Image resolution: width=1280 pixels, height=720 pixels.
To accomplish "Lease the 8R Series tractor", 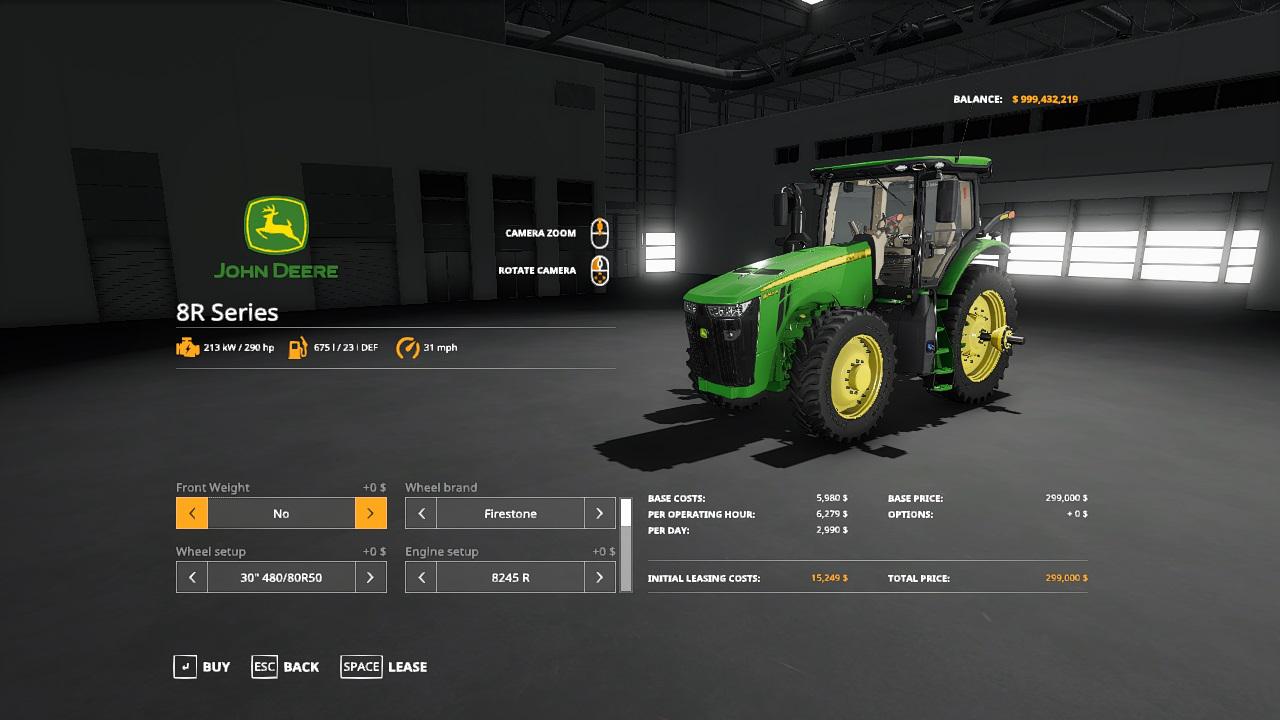I will tap(384, 667).
